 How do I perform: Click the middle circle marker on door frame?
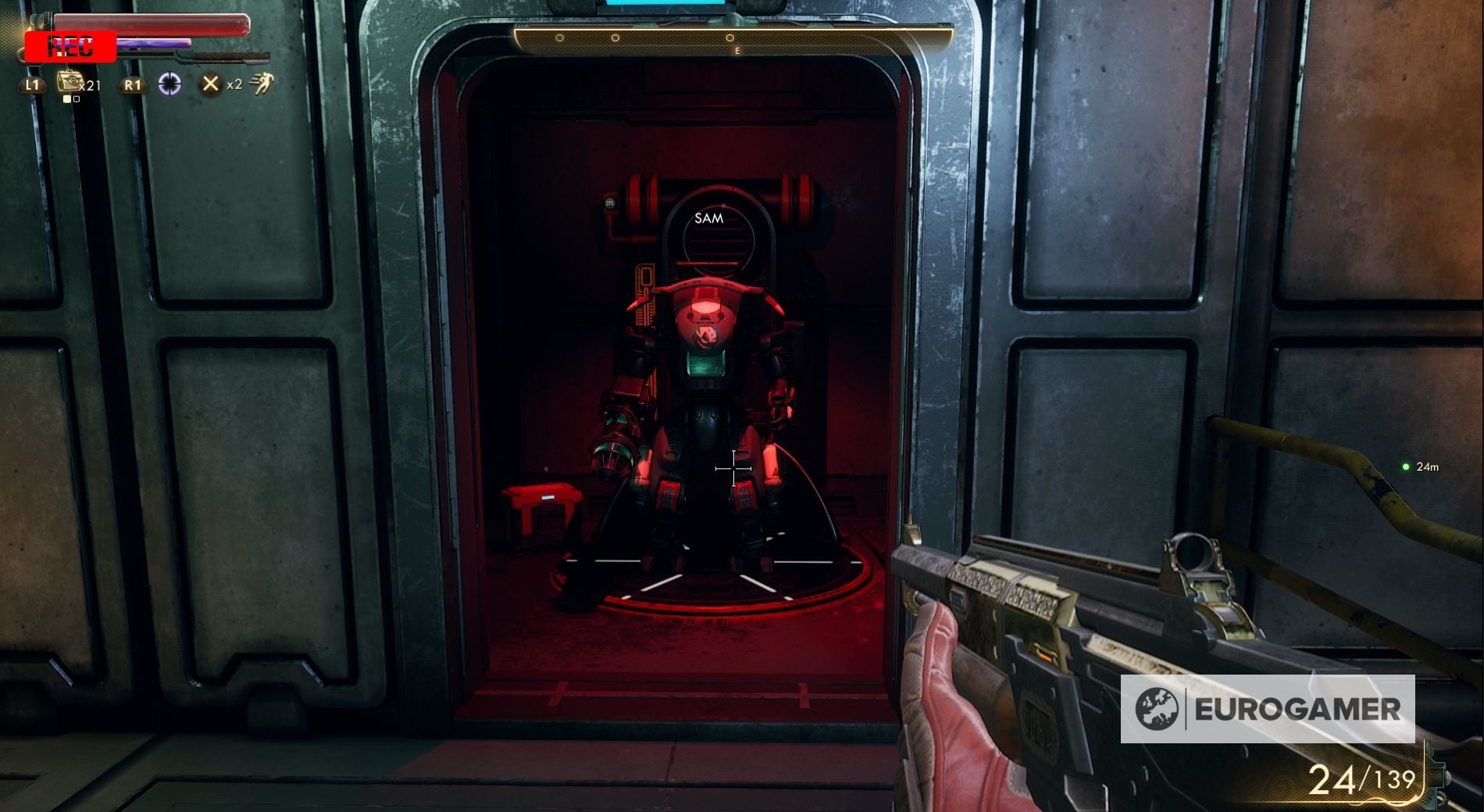pyautogui.click(x=615, y=38)
